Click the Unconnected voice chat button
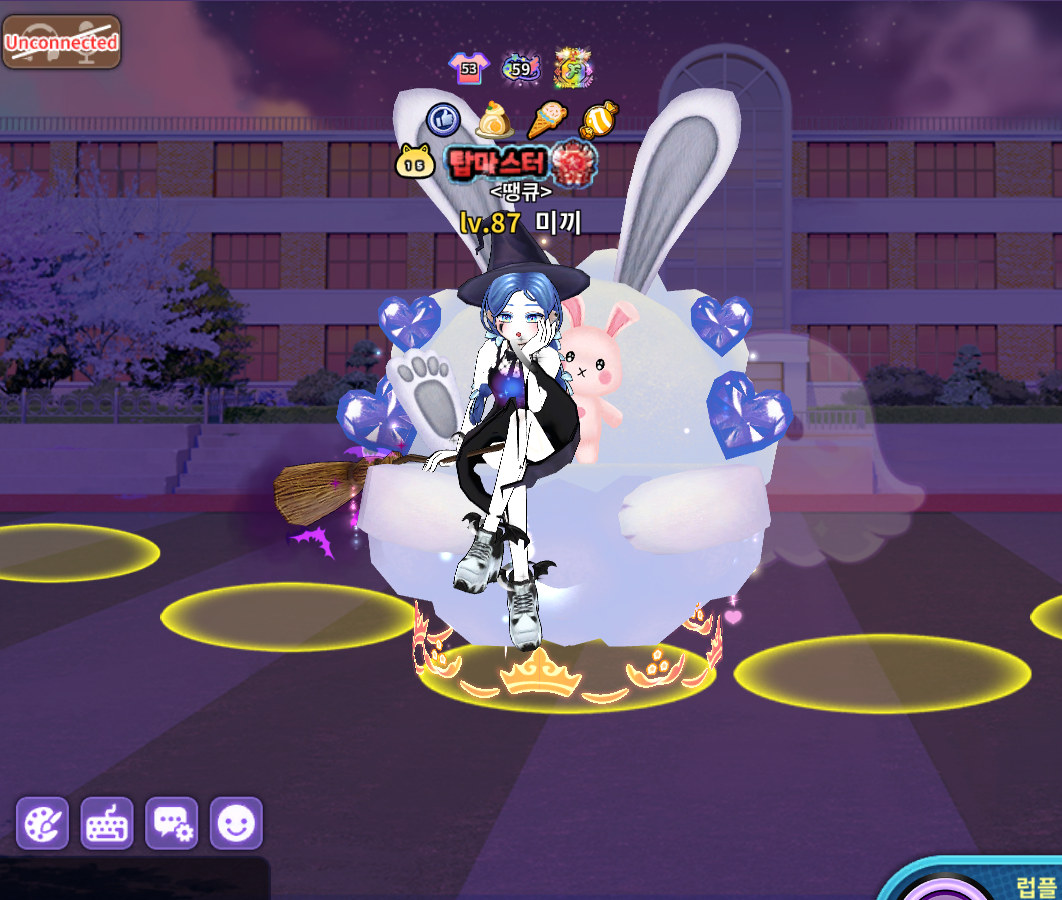The image size is (1062, 900). (61, 42)
